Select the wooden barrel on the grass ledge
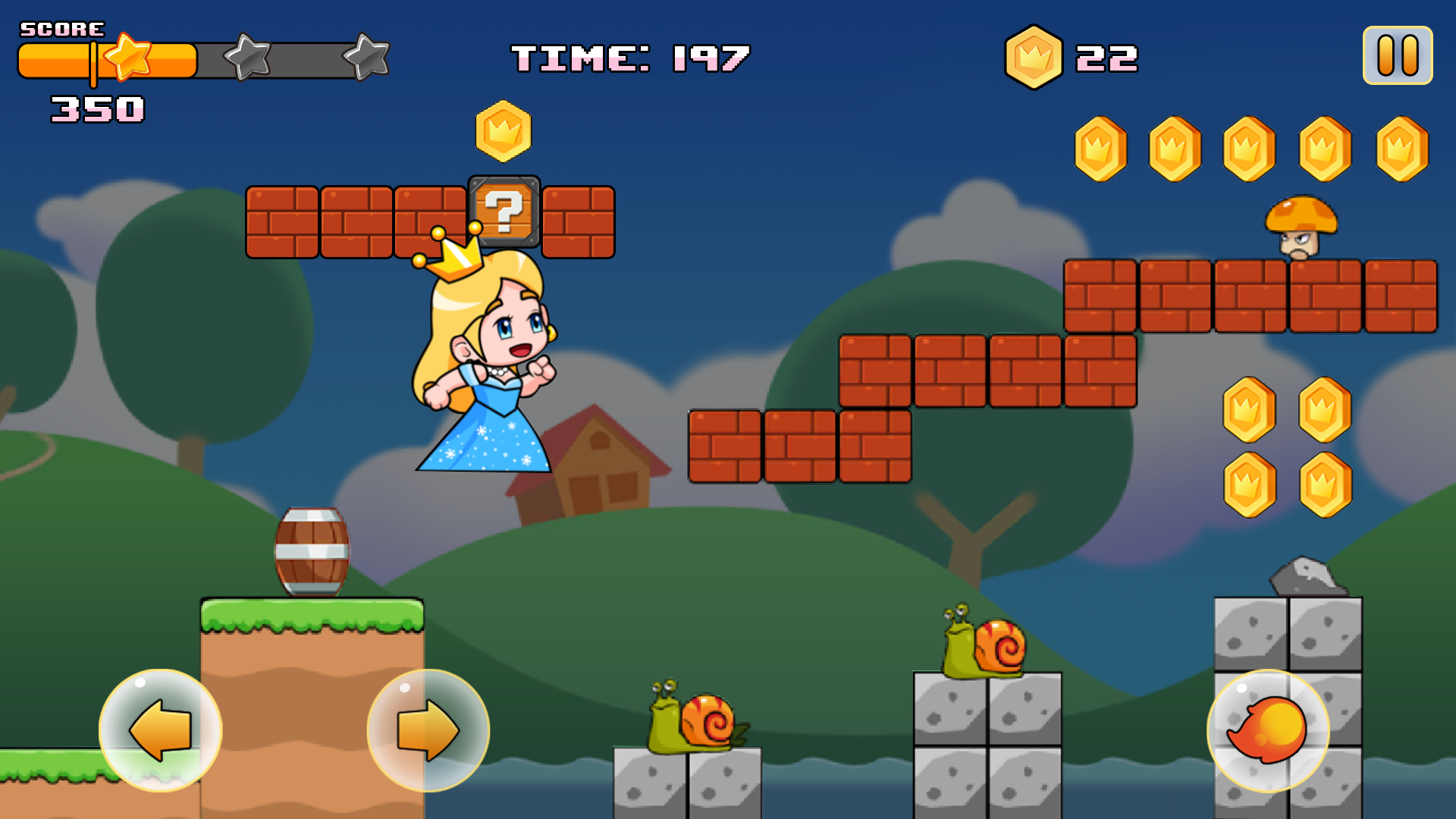1456x819 pixels. click(x=312, y=551)
